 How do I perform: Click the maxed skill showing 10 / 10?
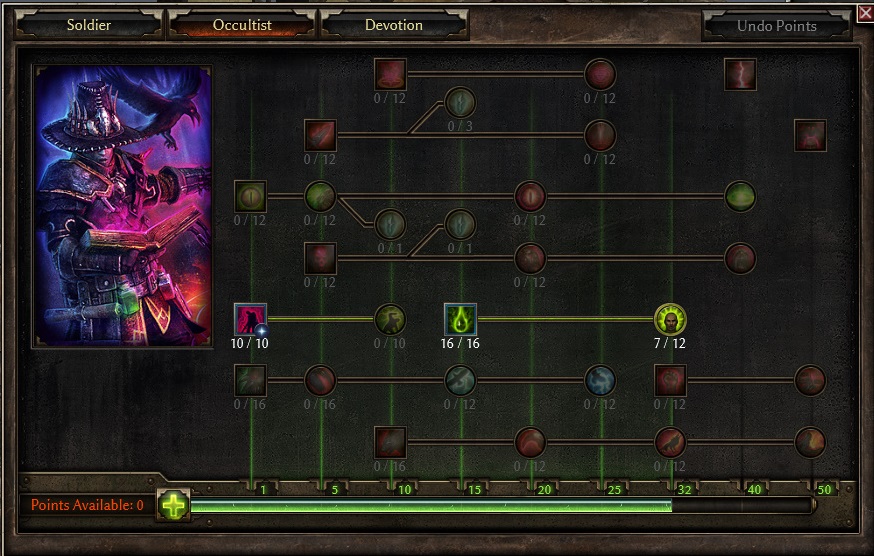click(250, 319)
